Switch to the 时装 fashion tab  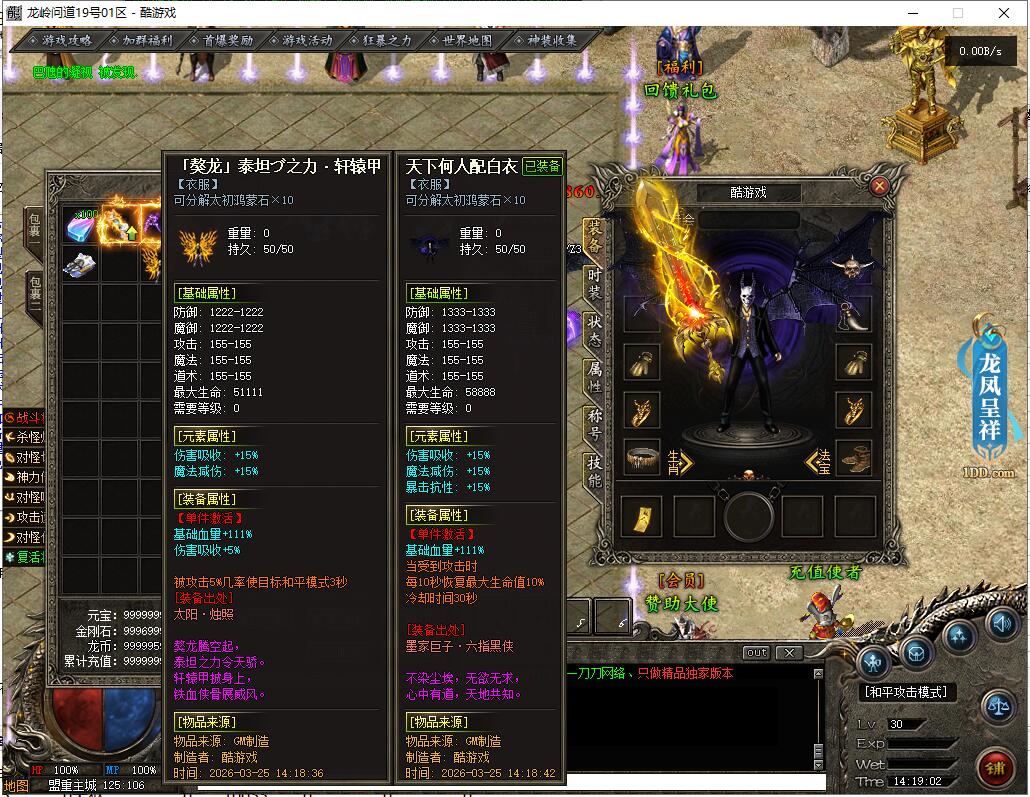click(595, 282)
